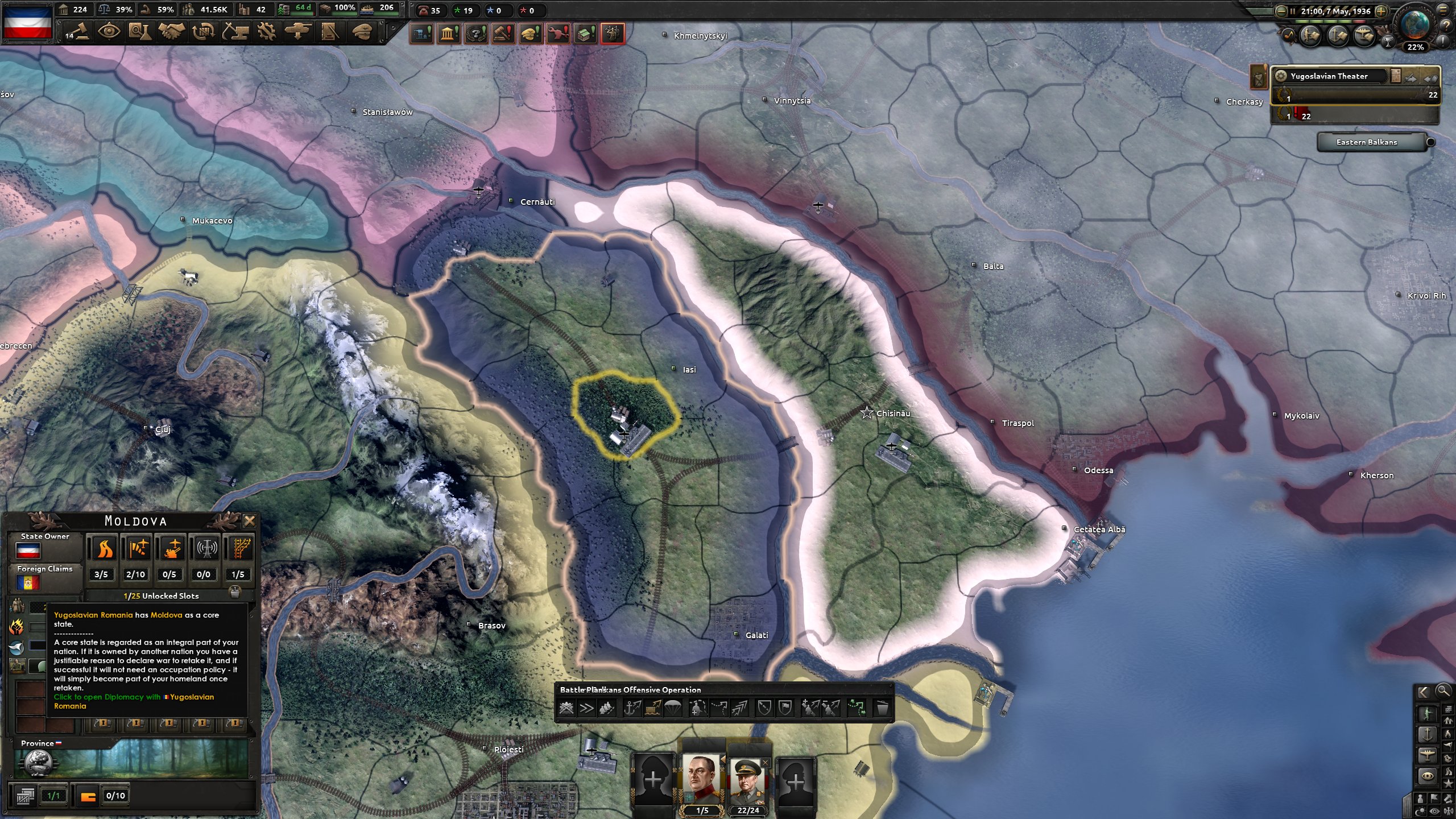Select the paradrop order from the battle plan toolbar
The image size is (1456, 819).
[673, 709]
